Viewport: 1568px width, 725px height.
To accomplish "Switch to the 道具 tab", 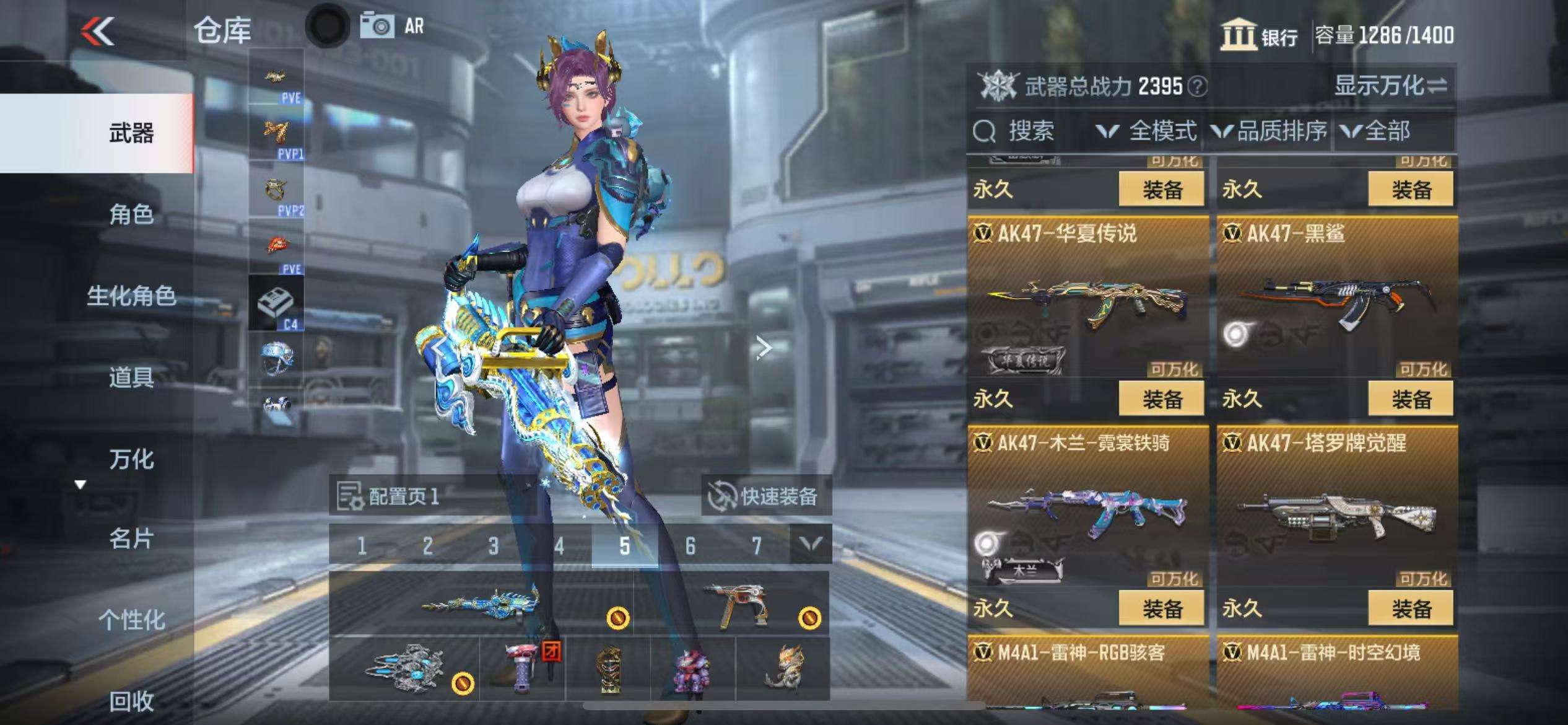I will pos(131,377).
